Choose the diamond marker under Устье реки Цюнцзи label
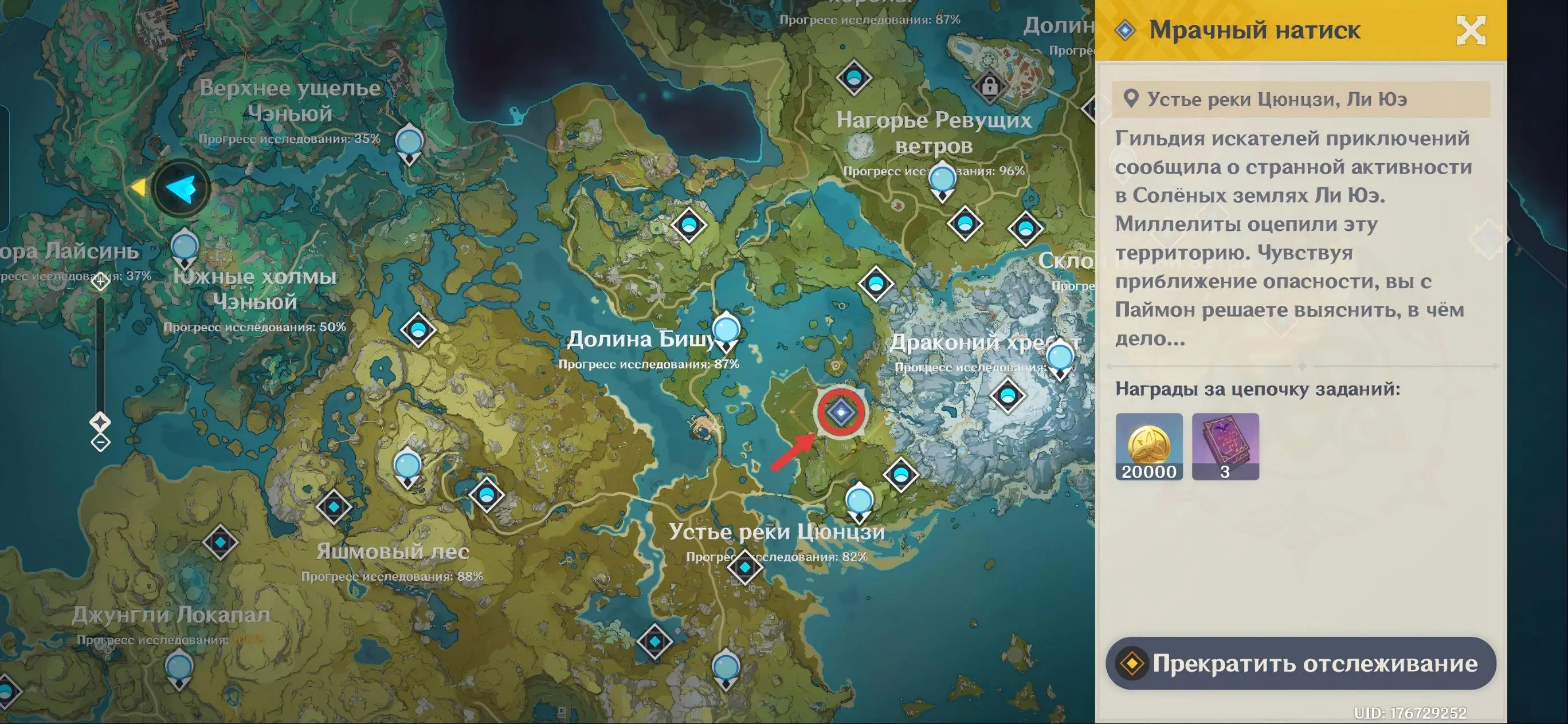 (744, 567)
